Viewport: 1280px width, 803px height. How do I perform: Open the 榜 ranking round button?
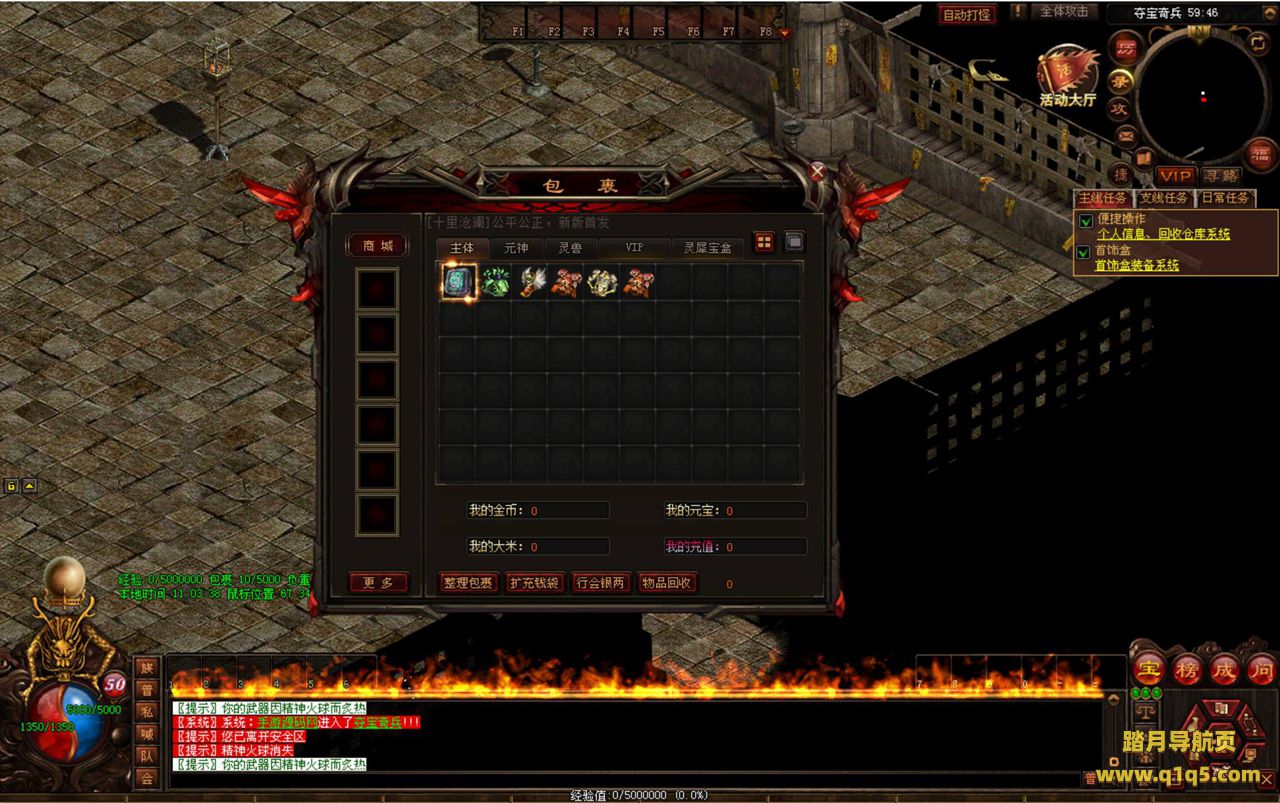point(1187,669)
